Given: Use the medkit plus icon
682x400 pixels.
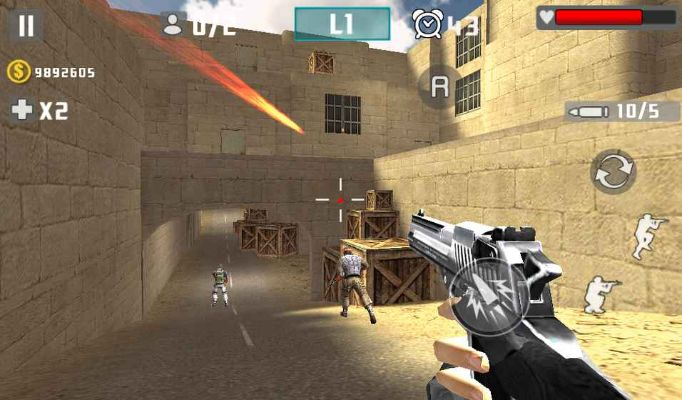Looking at the screenshot, I should (21, 110).
